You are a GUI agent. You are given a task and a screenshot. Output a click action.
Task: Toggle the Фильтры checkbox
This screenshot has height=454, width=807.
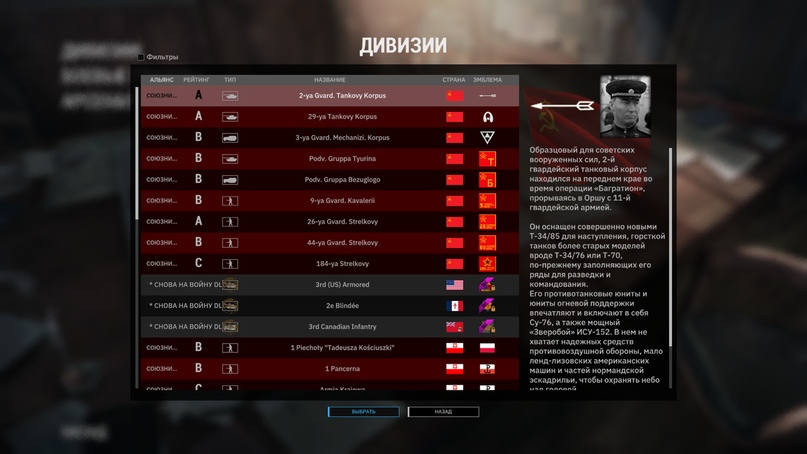pyautogui.click(x=141, y=57)
